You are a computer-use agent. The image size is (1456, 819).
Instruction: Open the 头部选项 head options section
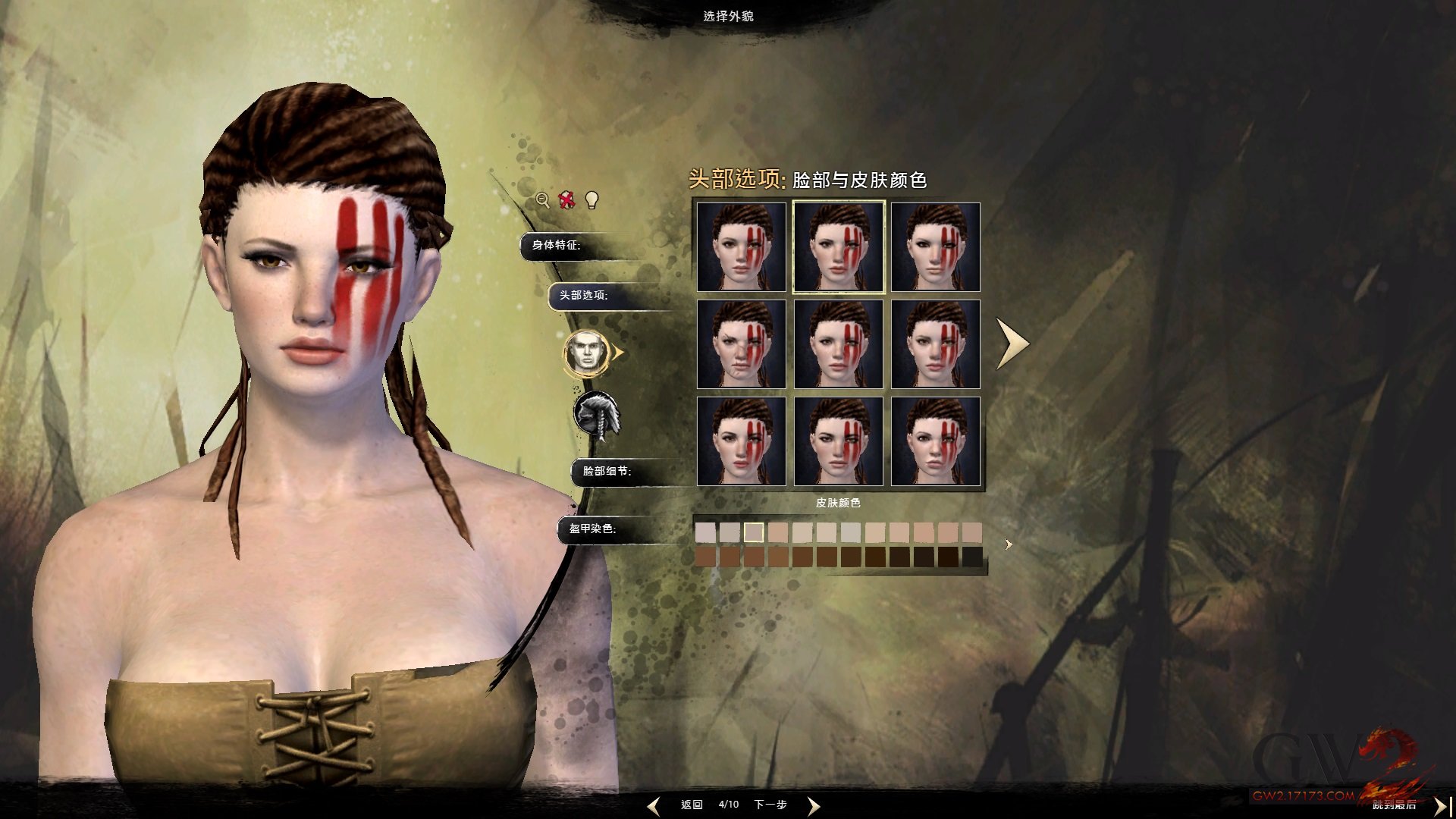coord(584,295)
